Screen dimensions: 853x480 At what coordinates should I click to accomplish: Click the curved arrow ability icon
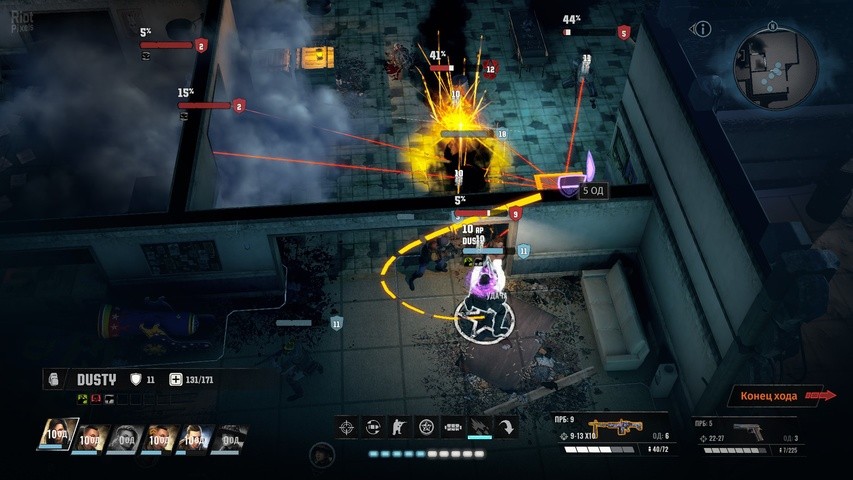[507, 427]
